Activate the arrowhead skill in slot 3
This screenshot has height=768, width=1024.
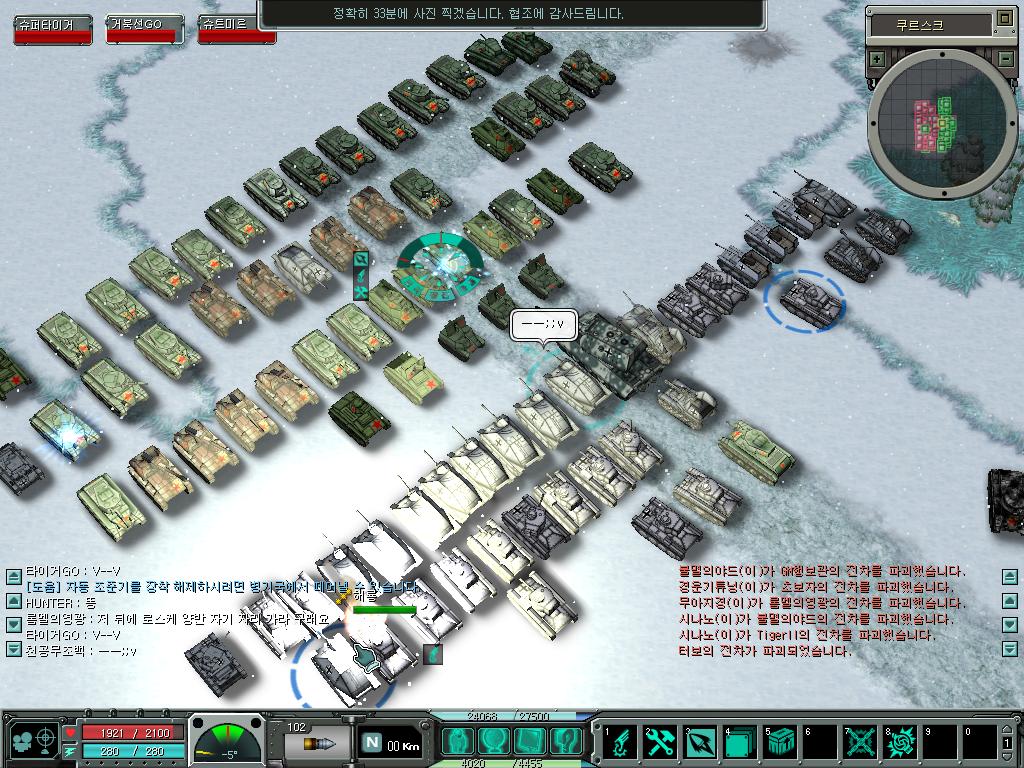[700, 741]
